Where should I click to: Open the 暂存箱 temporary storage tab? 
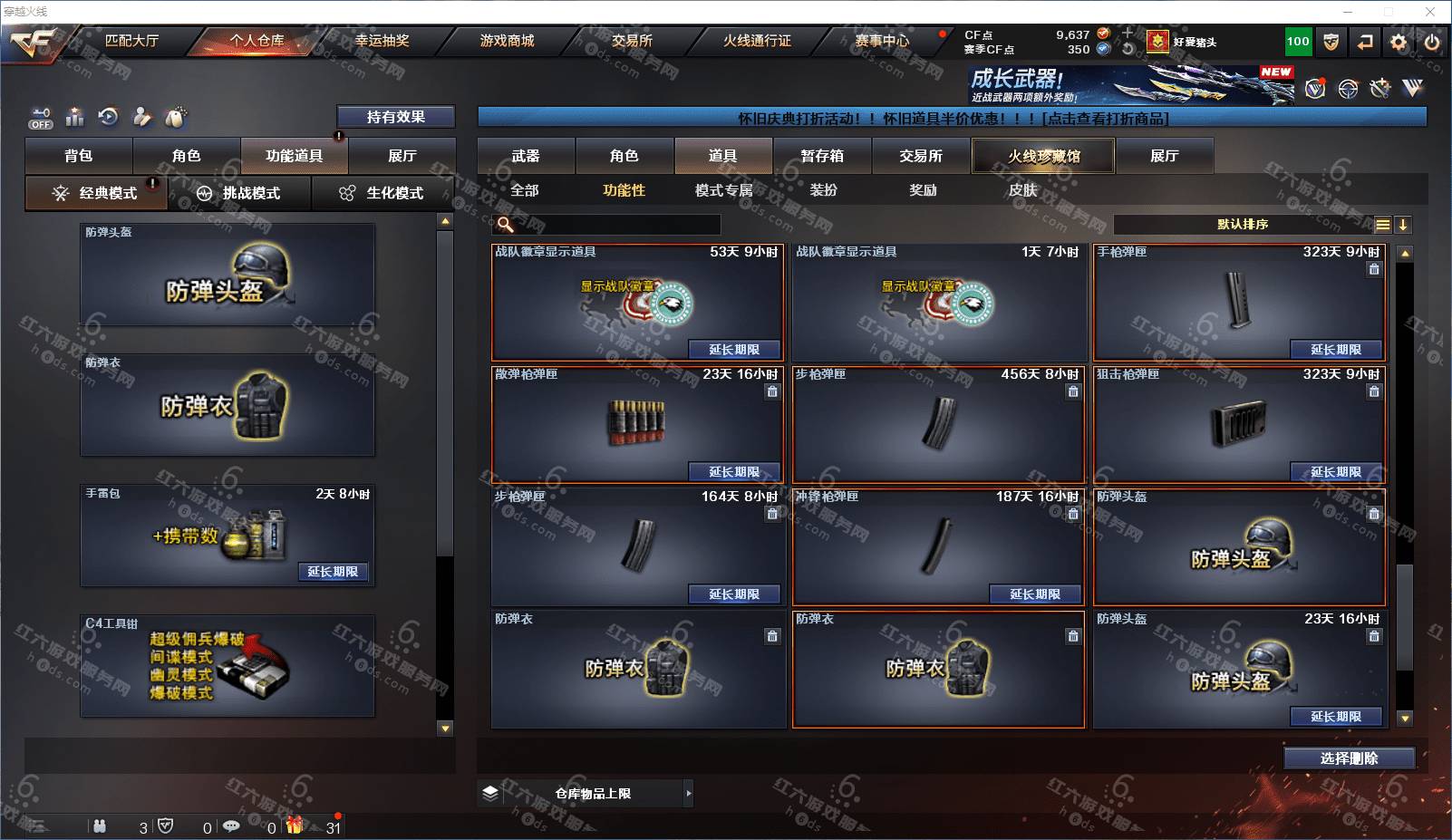pos(822,156)
